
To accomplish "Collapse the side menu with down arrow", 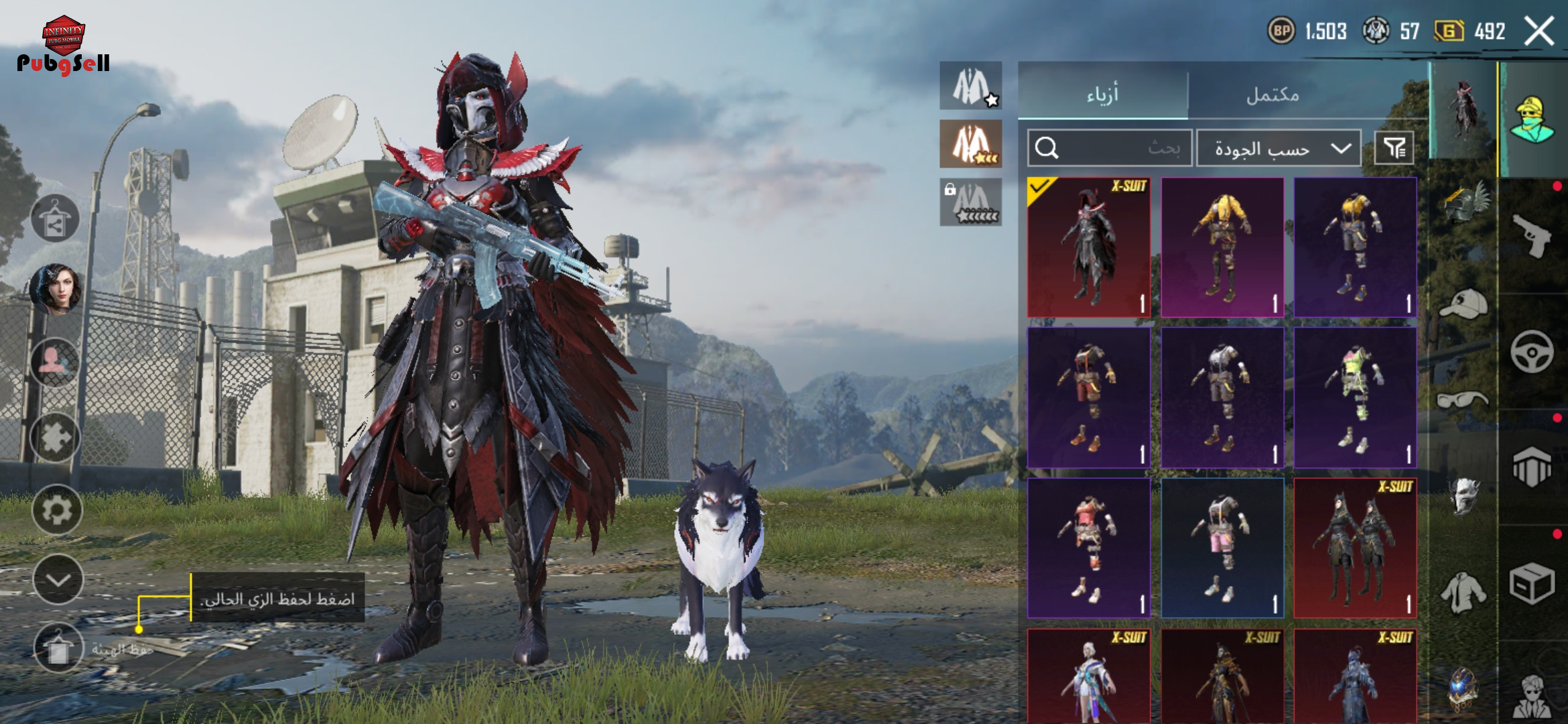I will [58, 580].
